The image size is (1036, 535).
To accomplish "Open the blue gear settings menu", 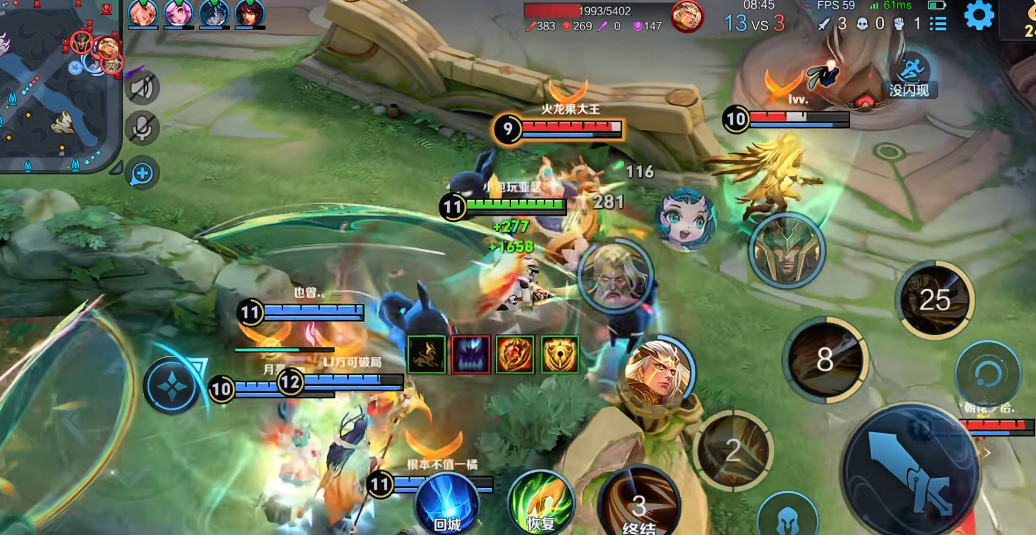I will pos(978,15).
